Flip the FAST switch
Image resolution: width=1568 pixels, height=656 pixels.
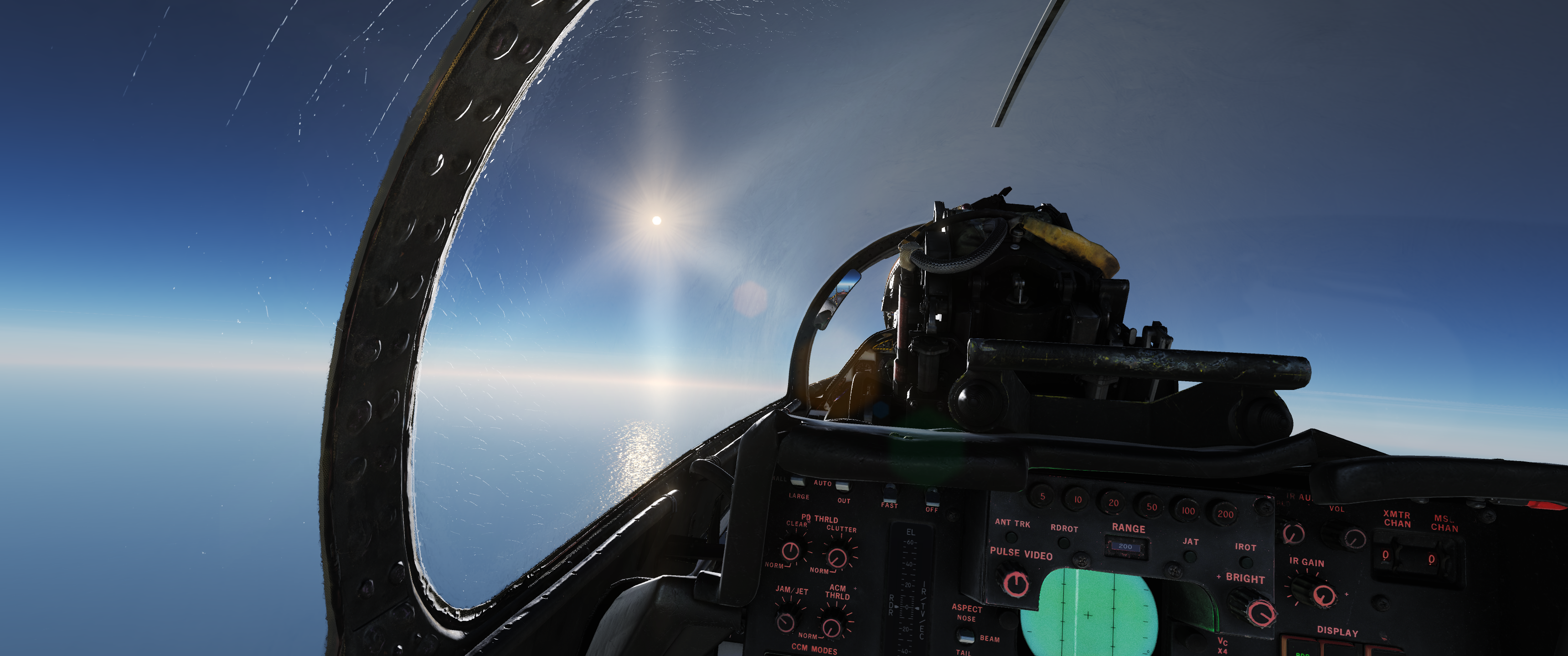pos(890,492)
